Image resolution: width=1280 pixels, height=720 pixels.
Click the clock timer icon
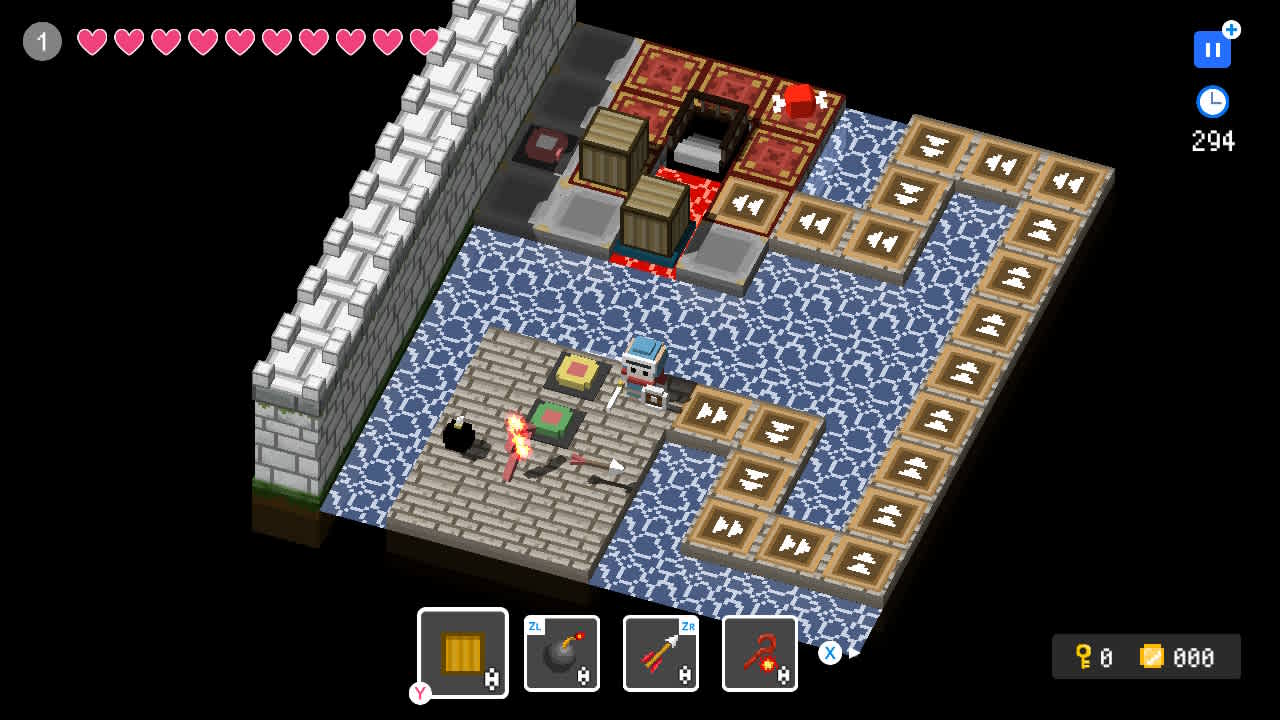click(1212, 101)
